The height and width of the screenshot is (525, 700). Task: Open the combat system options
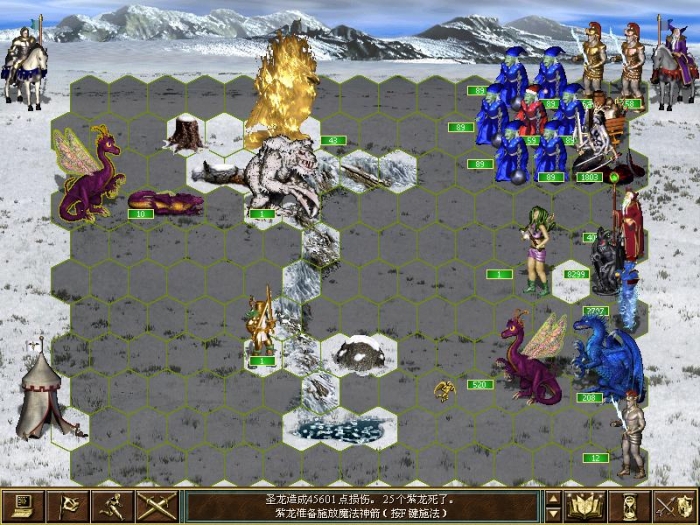point(22,506)
